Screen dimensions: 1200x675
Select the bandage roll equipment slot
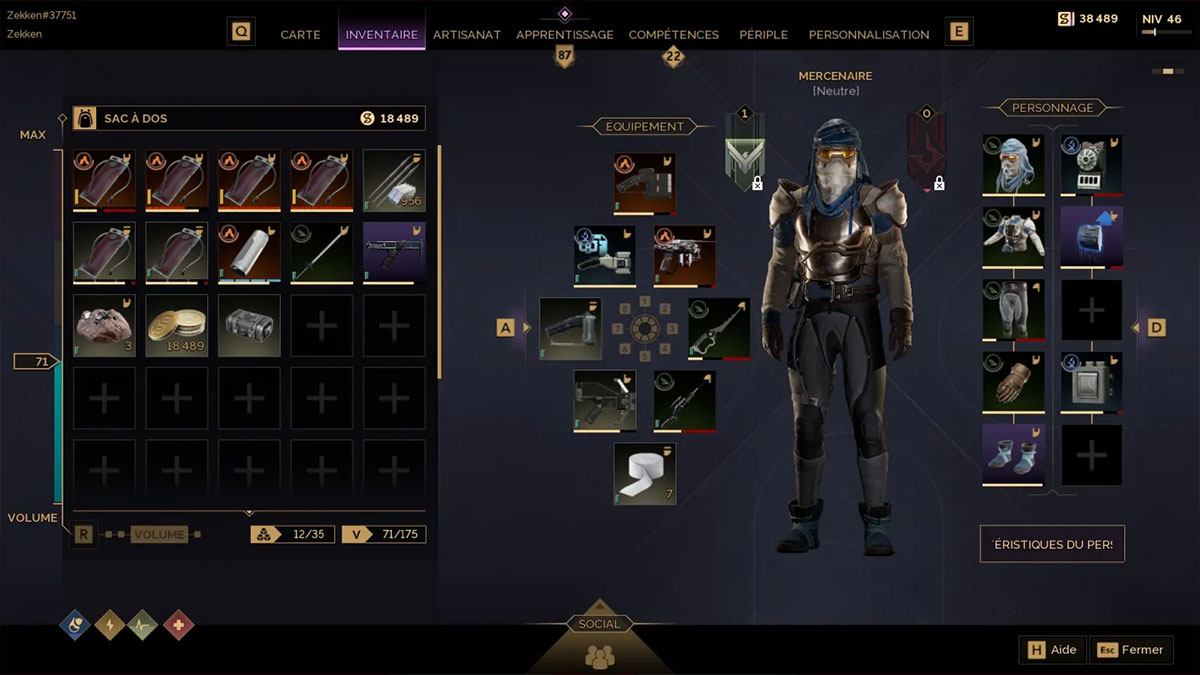[x=644, y=473]
